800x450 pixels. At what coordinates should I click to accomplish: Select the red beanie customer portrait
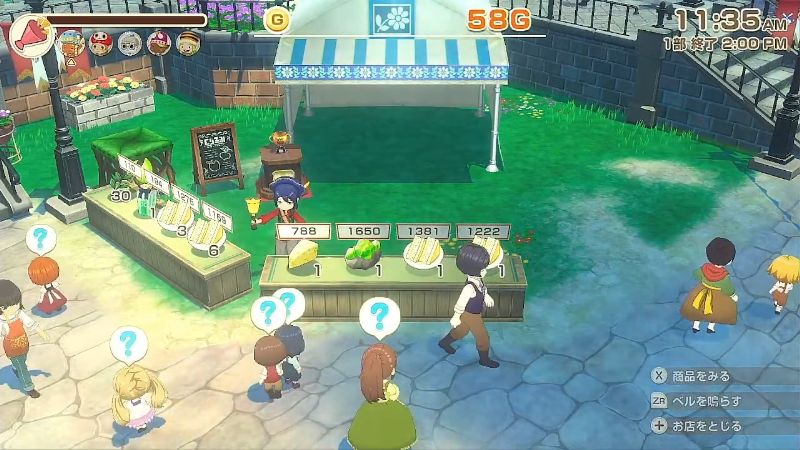(158, 42)
